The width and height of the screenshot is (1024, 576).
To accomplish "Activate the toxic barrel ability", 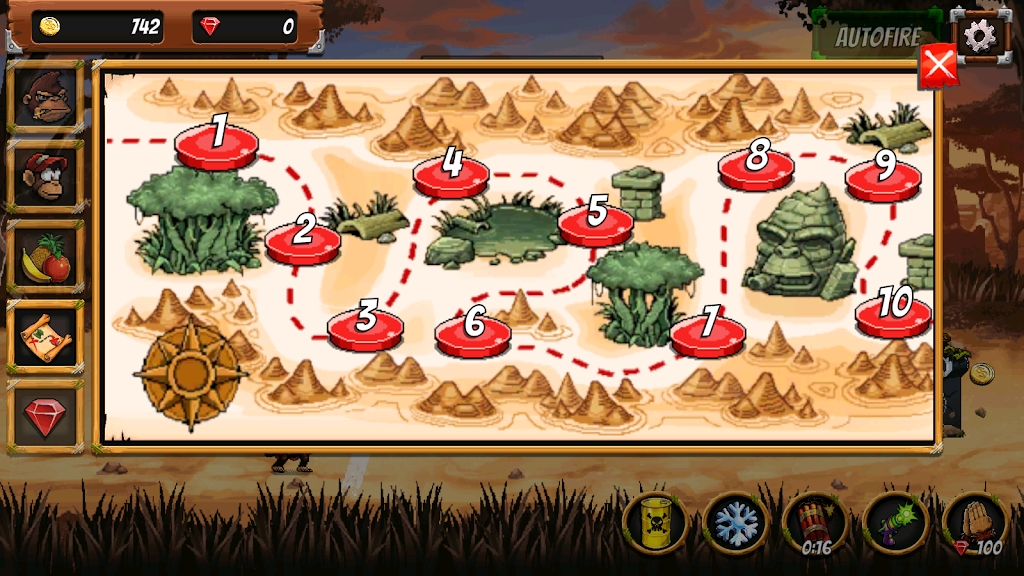I will (x=655, y=522).
